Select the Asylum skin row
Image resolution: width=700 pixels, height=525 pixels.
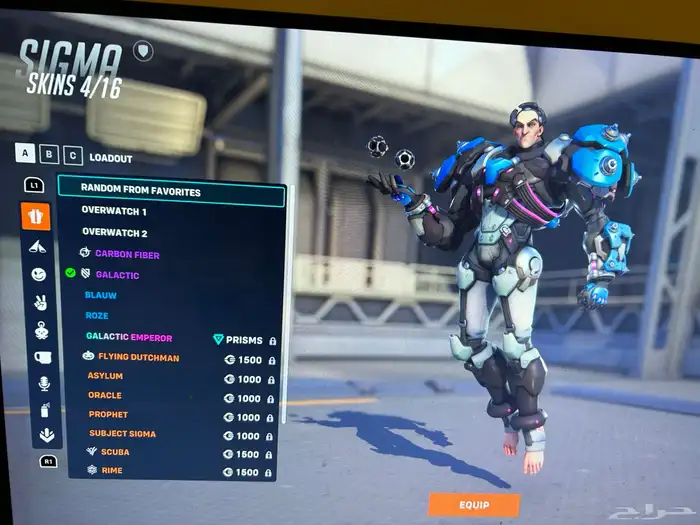[x=105, y=377]
